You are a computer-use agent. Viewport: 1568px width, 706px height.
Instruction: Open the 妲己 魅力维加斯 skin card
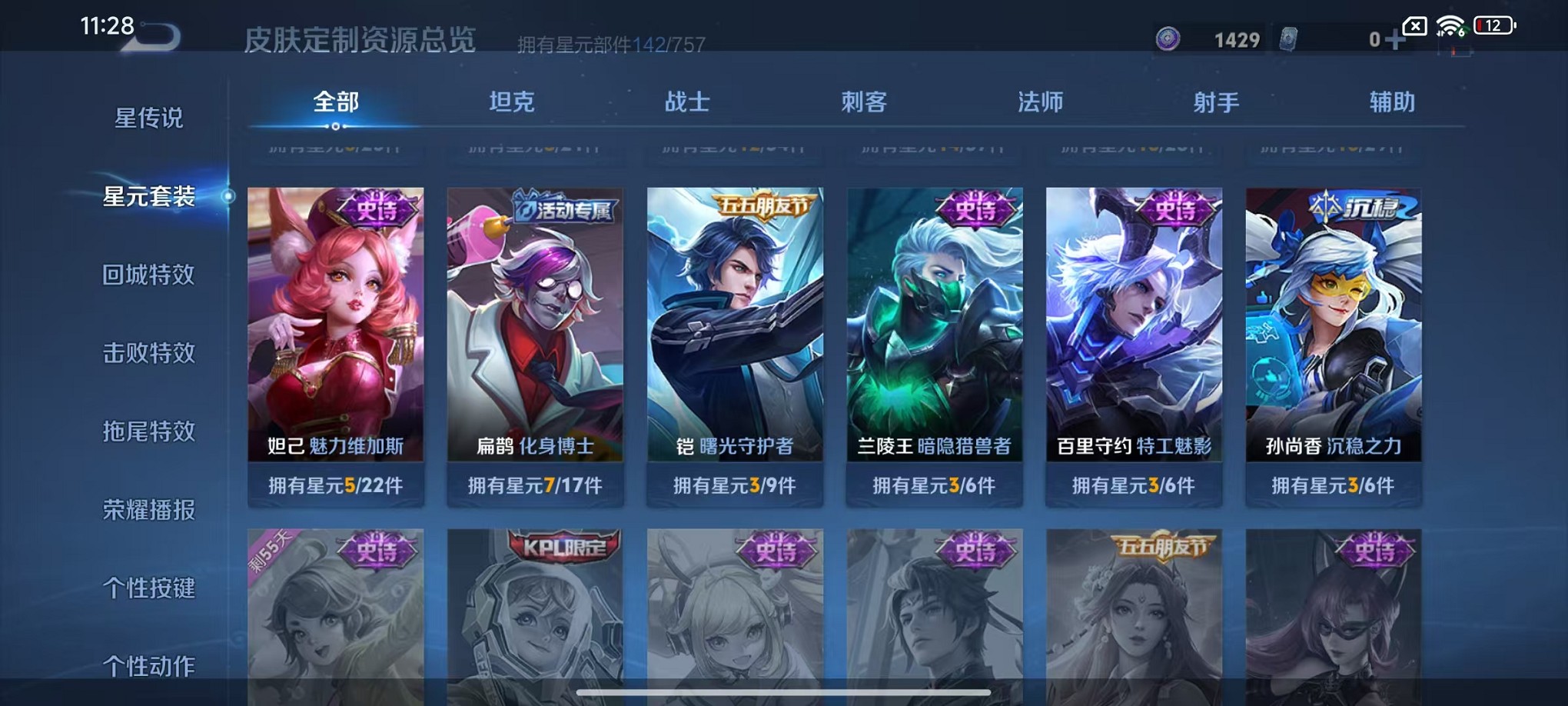[337, 331]
